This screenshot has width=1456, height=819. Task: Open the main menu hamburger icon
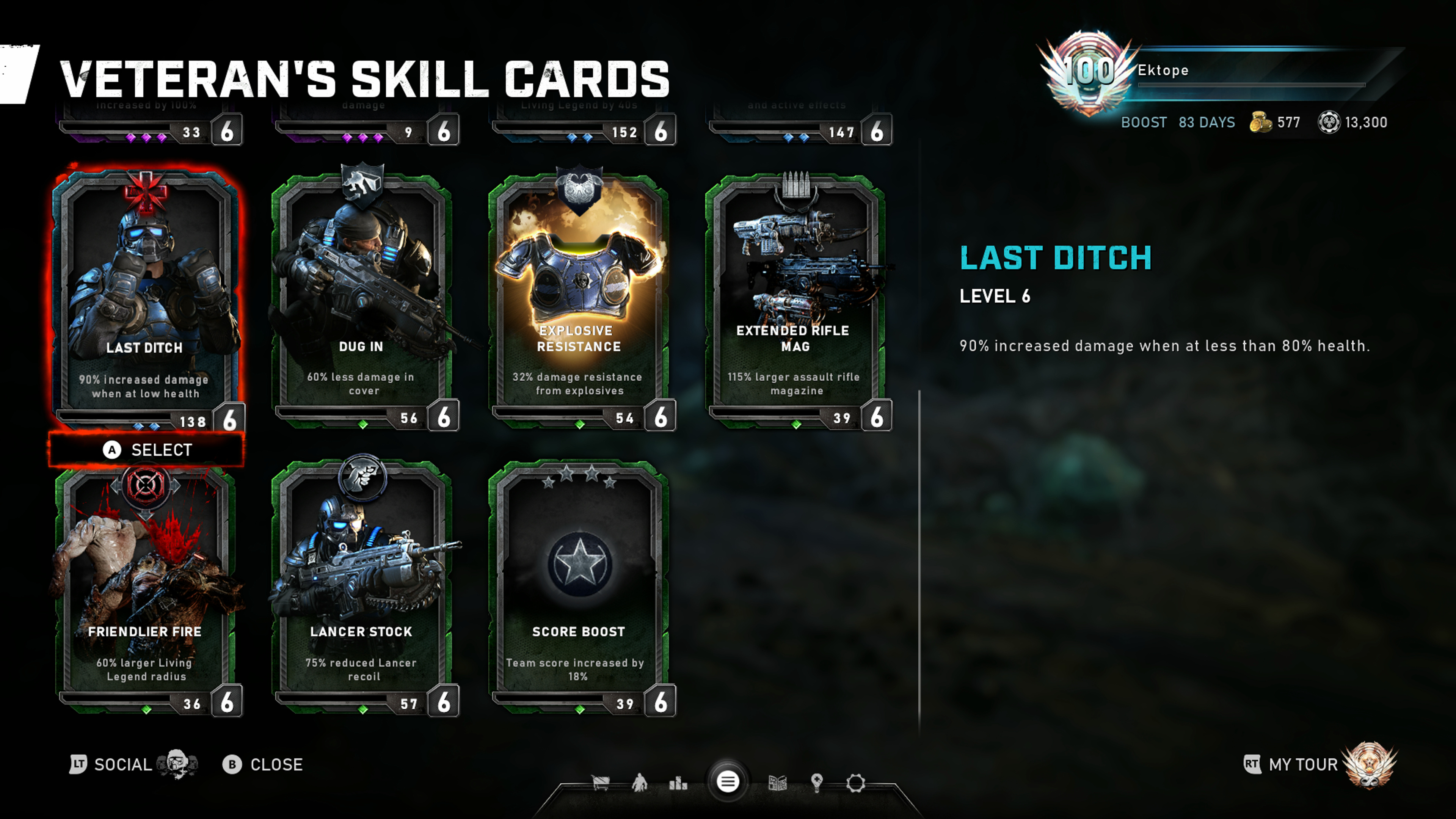pyautogui.click(x=728, y=782)
